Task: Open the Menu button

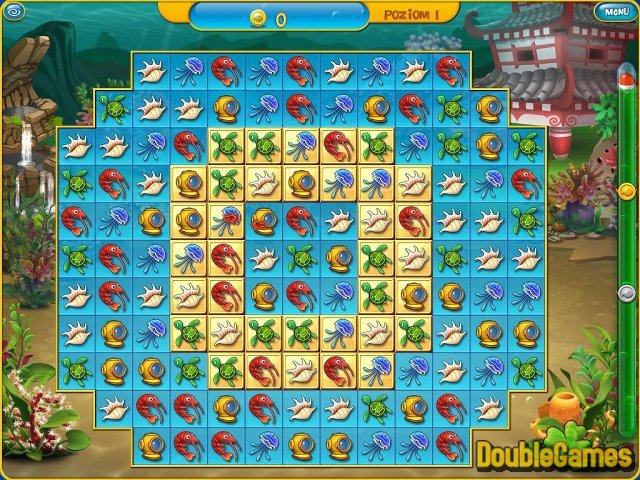Action: (612, 12)
